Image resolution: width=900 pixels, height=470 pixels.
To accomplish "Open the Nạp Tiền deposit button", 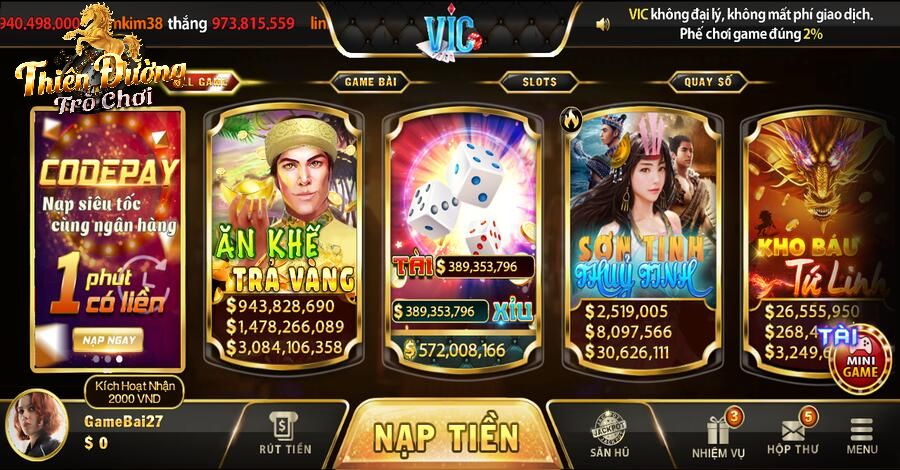I will 447,436.
